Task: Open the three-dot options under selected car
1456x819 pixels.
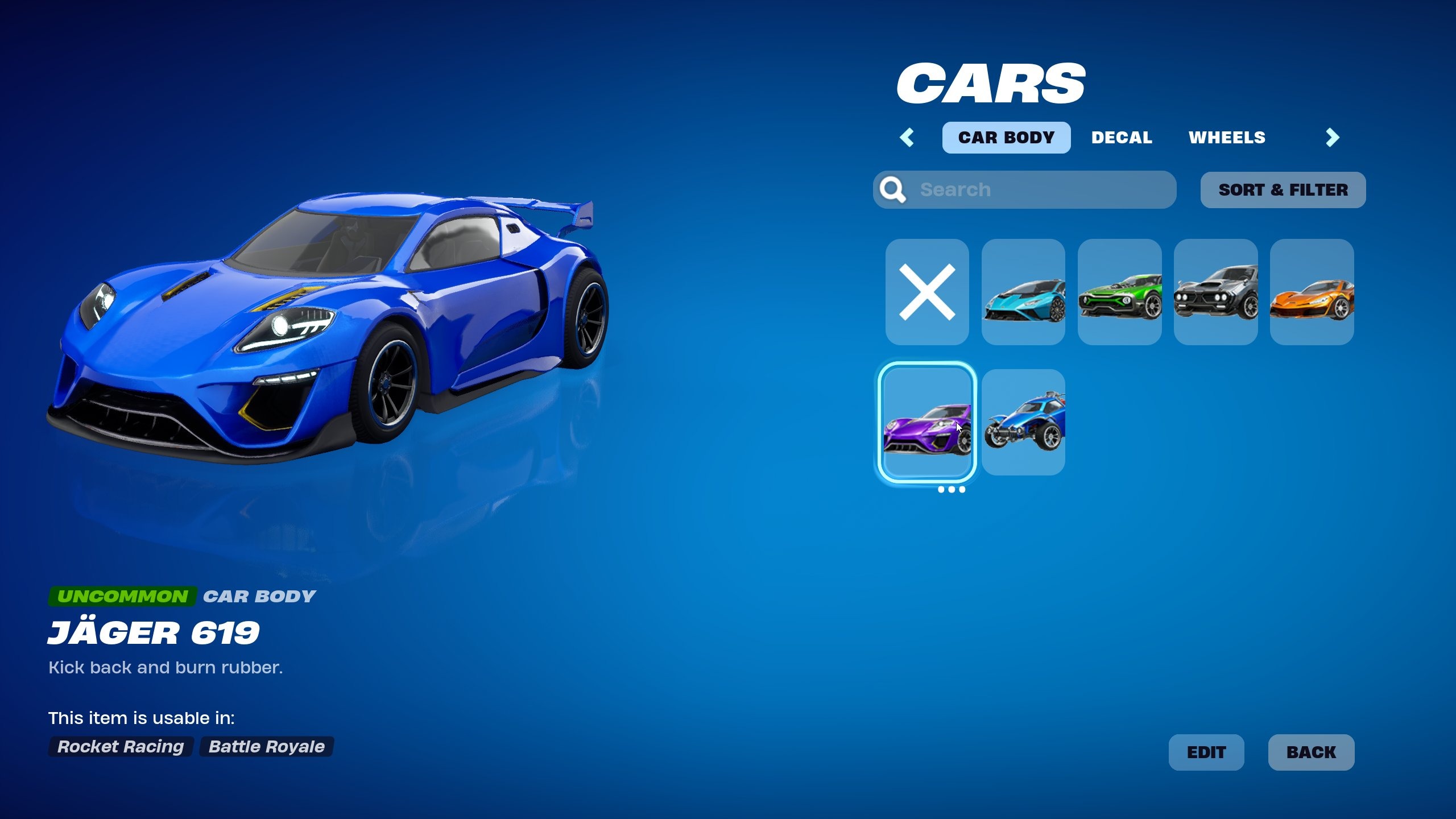Action: (951, 490)
